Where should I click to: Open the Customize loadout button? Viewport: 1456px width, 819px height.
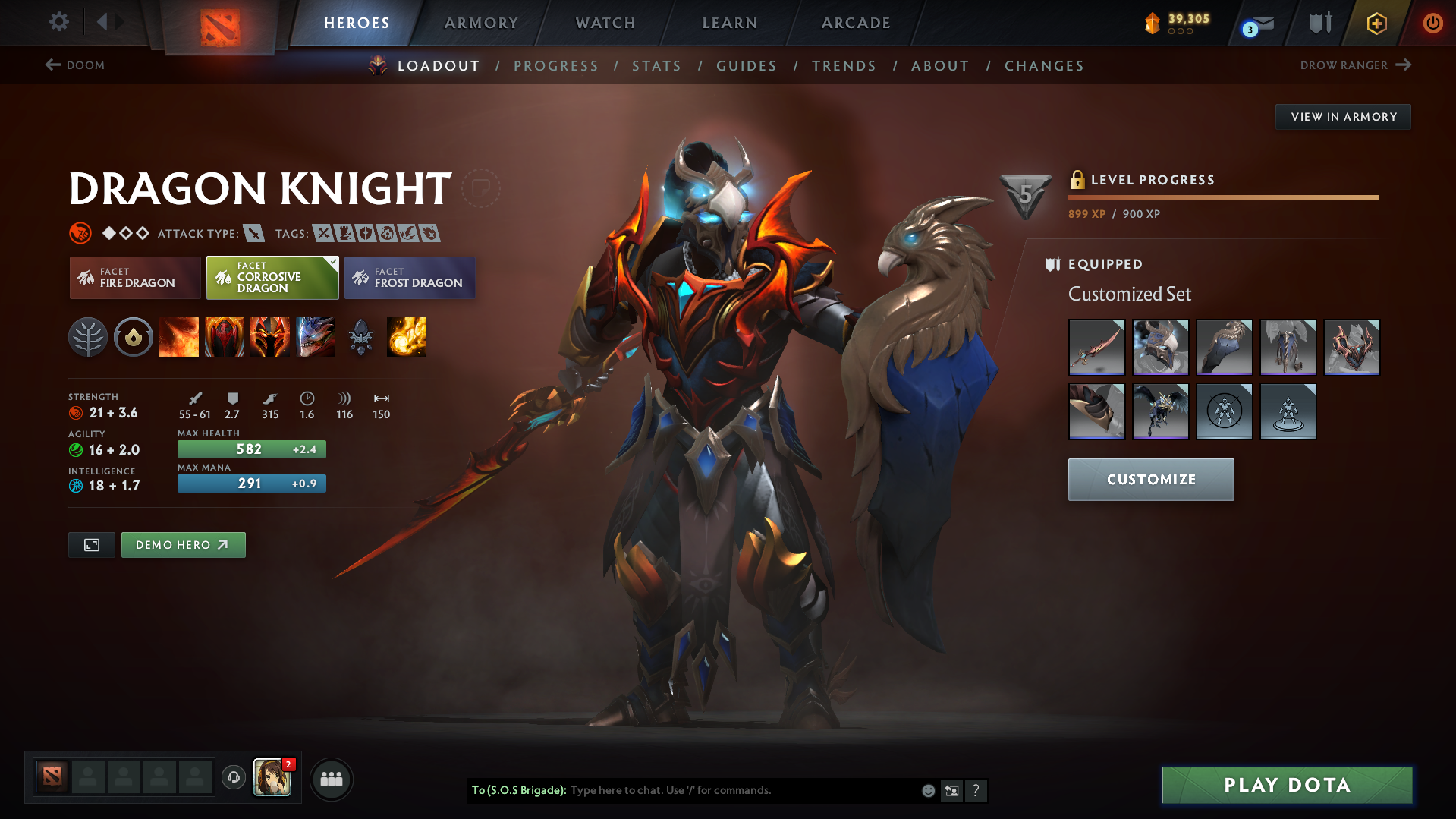[x=1150, y=480]
